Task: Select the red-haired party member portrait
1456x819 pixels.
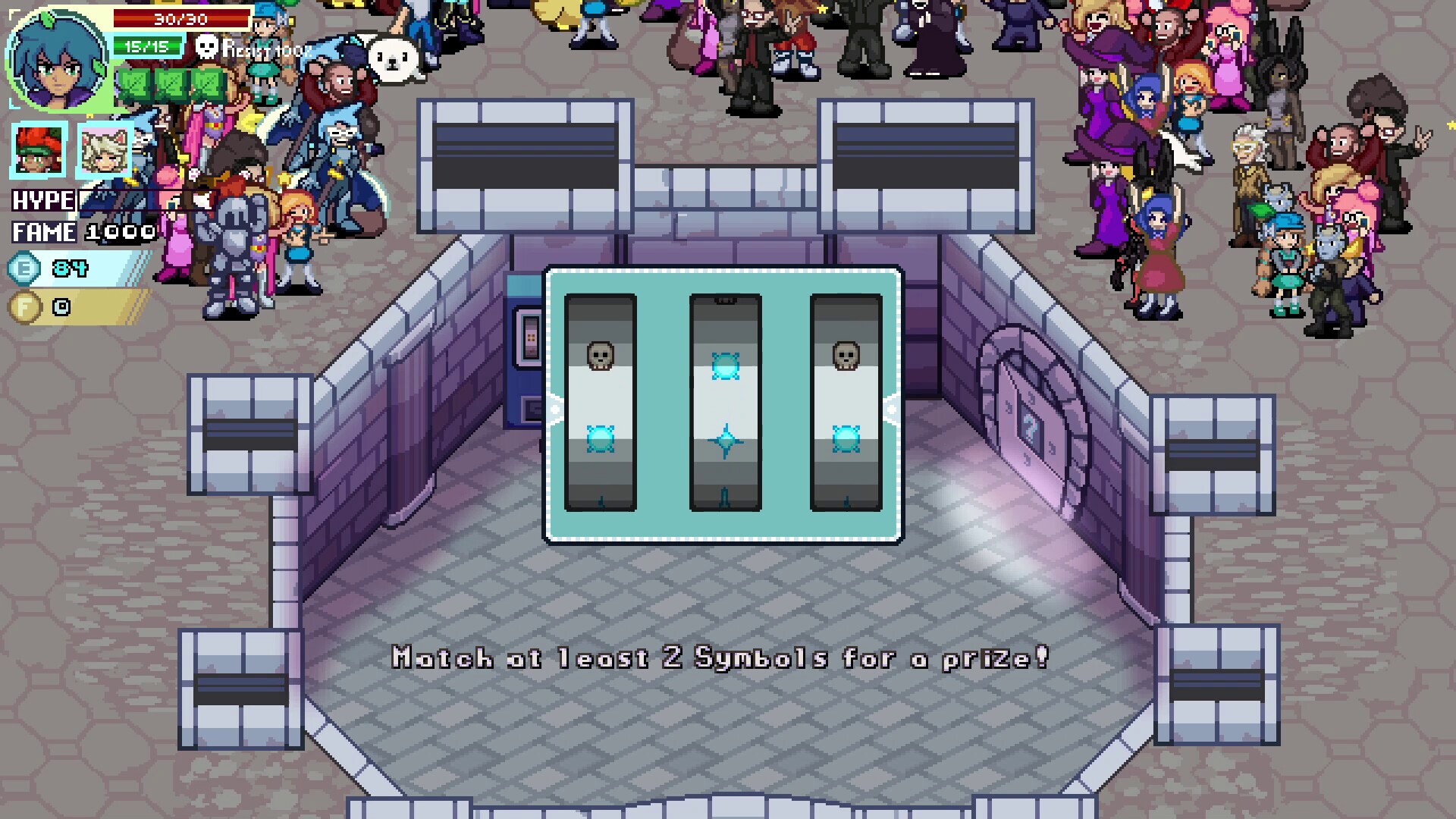Action: (x=37, y=151)
